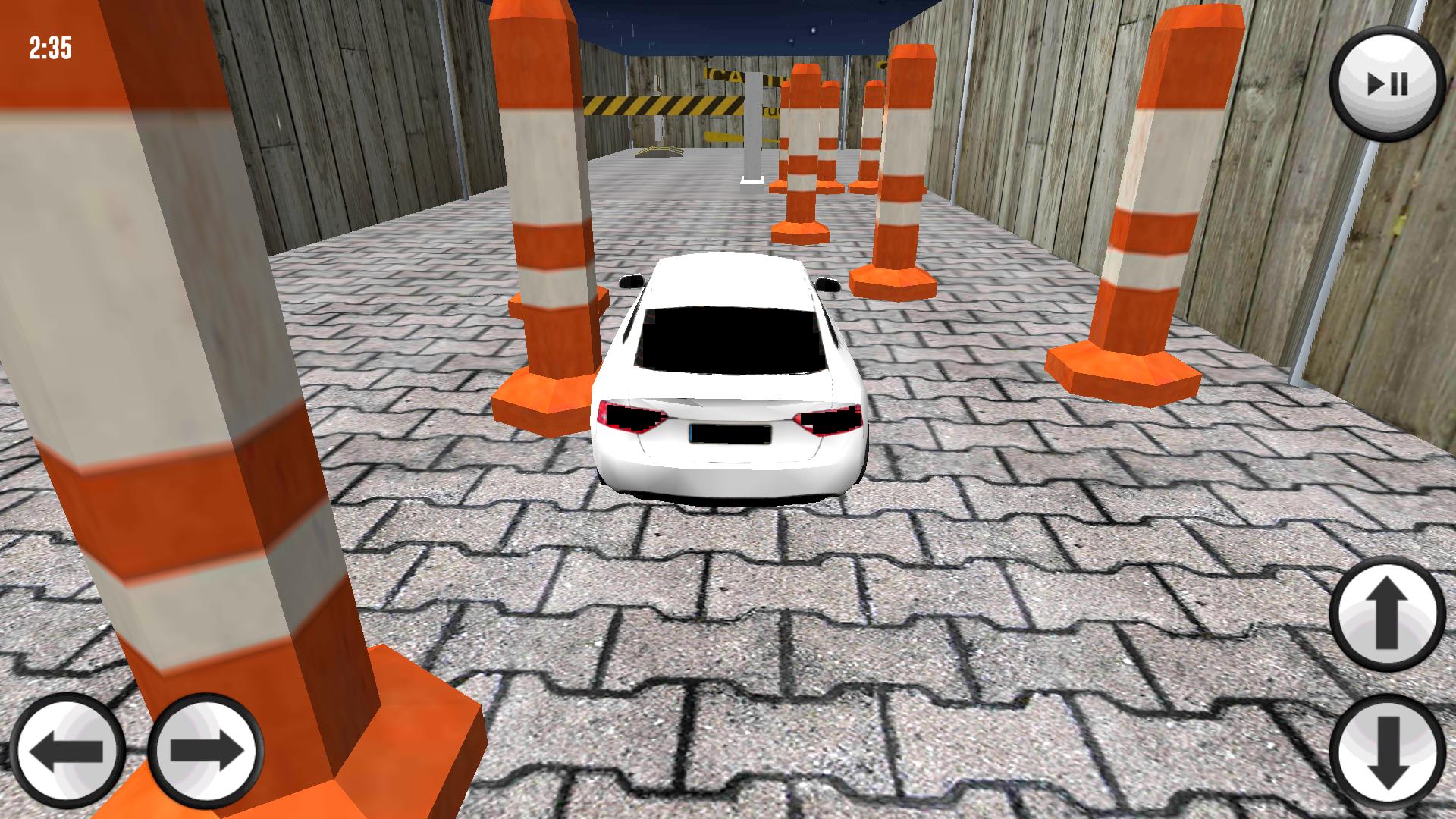
Task: Tap the left brake light of the car
Action: tap(631, 415)
